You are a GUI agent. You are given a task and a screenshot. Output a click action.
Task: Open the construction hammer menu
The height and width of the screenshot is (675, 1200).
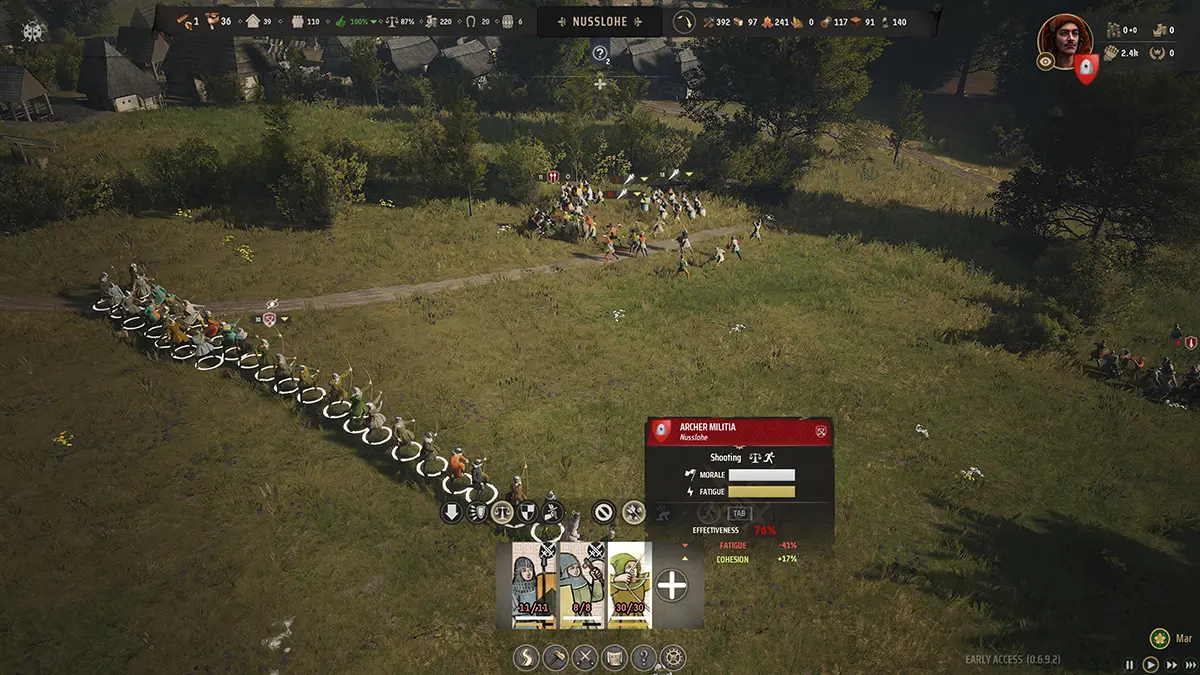[555, 658]
